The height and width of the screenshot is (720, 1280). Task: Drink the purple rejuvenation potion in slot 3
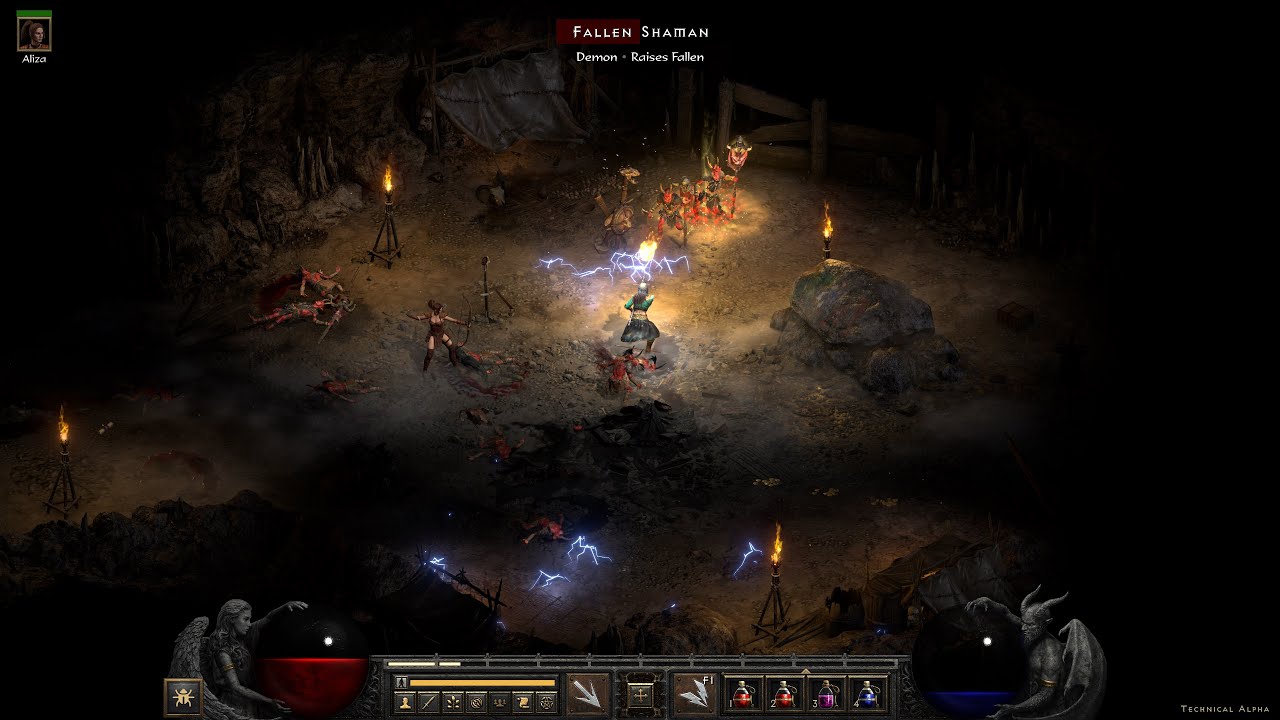click(825, 695)
